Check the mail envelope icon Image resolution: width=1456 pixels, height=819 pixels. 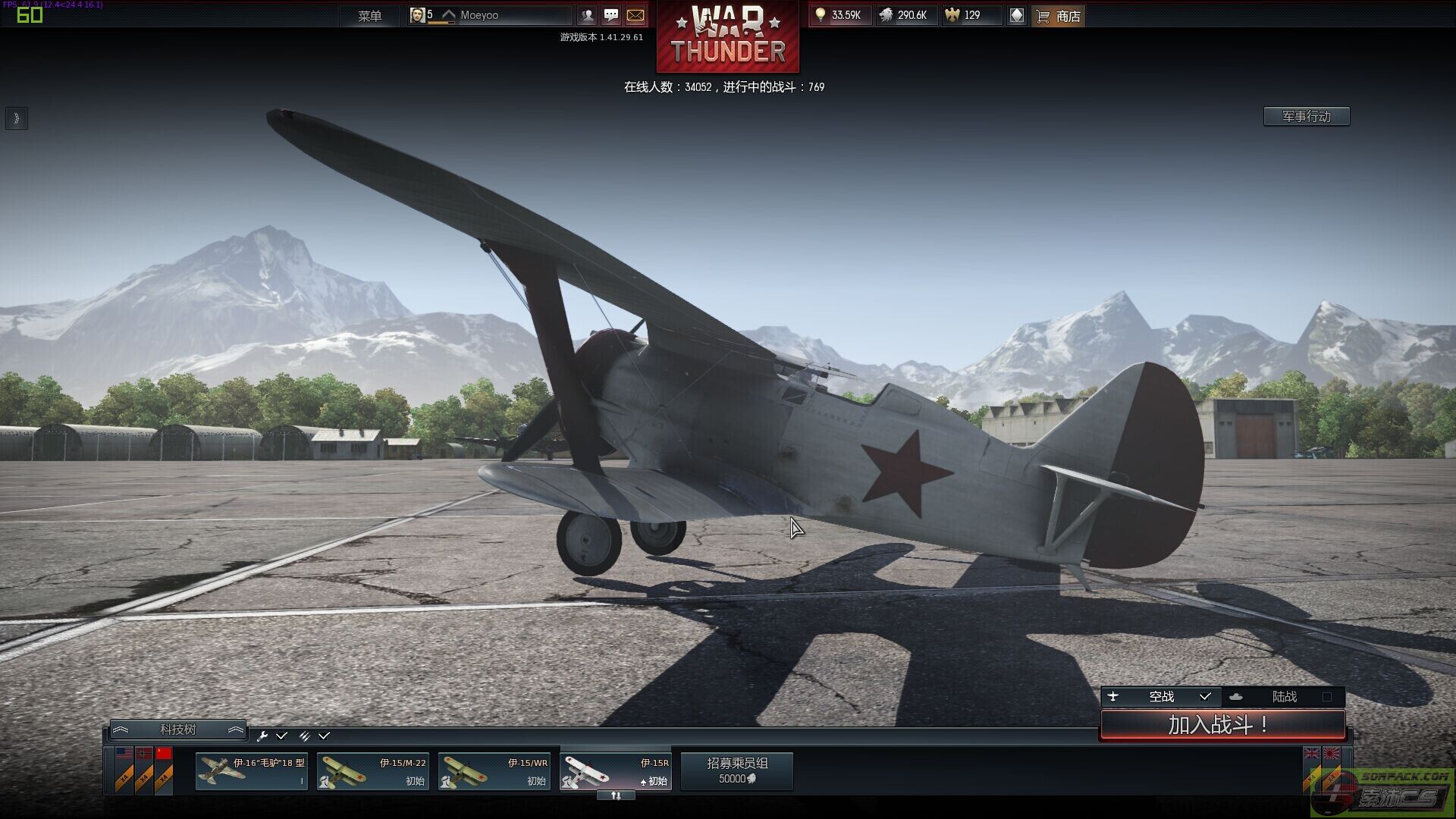click(x=635, y=15)
